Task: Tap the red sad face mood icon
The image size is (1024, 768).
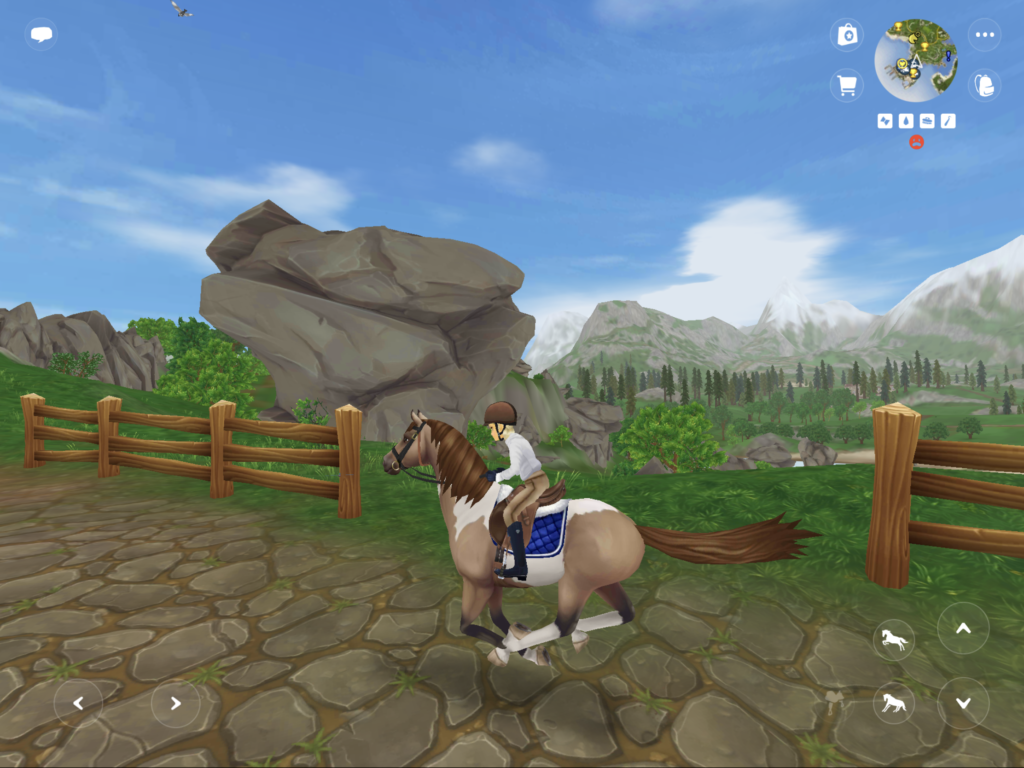Action: [916, 143]
